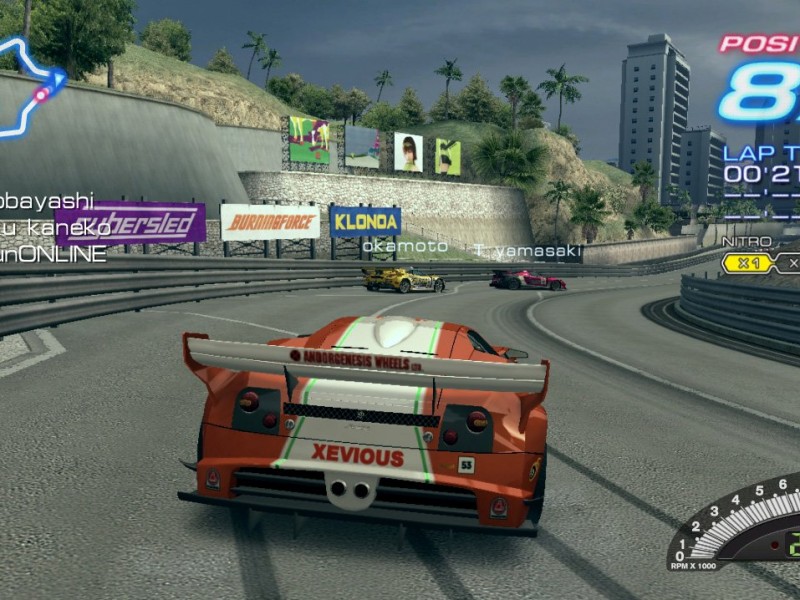Select the yellow X1 nitro tank
Viewport: 800px width, 600px height.
[x=749, y=263]
